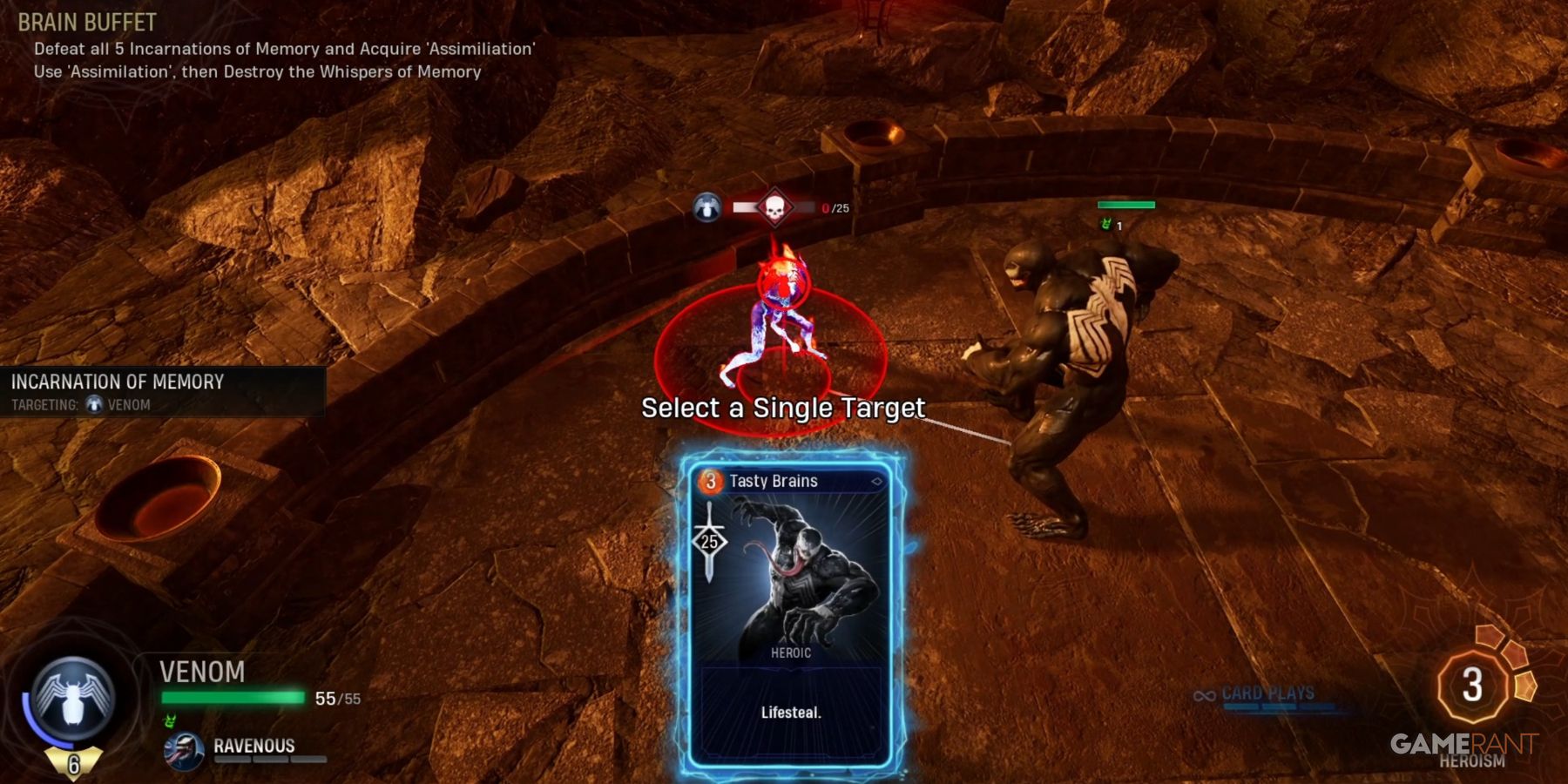1568x784 pixels.
Task: Click the spider icon beside the KO meter
Action: pos(707,208)
